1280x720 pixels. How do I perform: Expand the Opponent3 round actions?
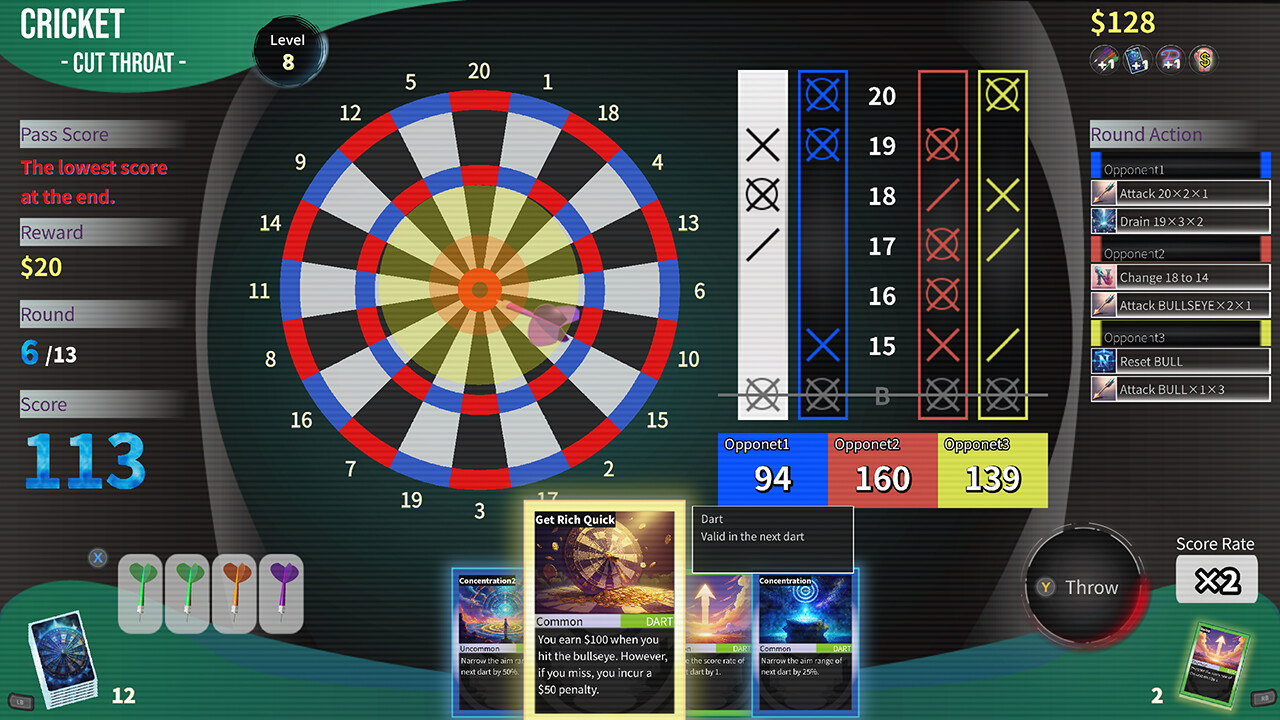(1180, 337)
